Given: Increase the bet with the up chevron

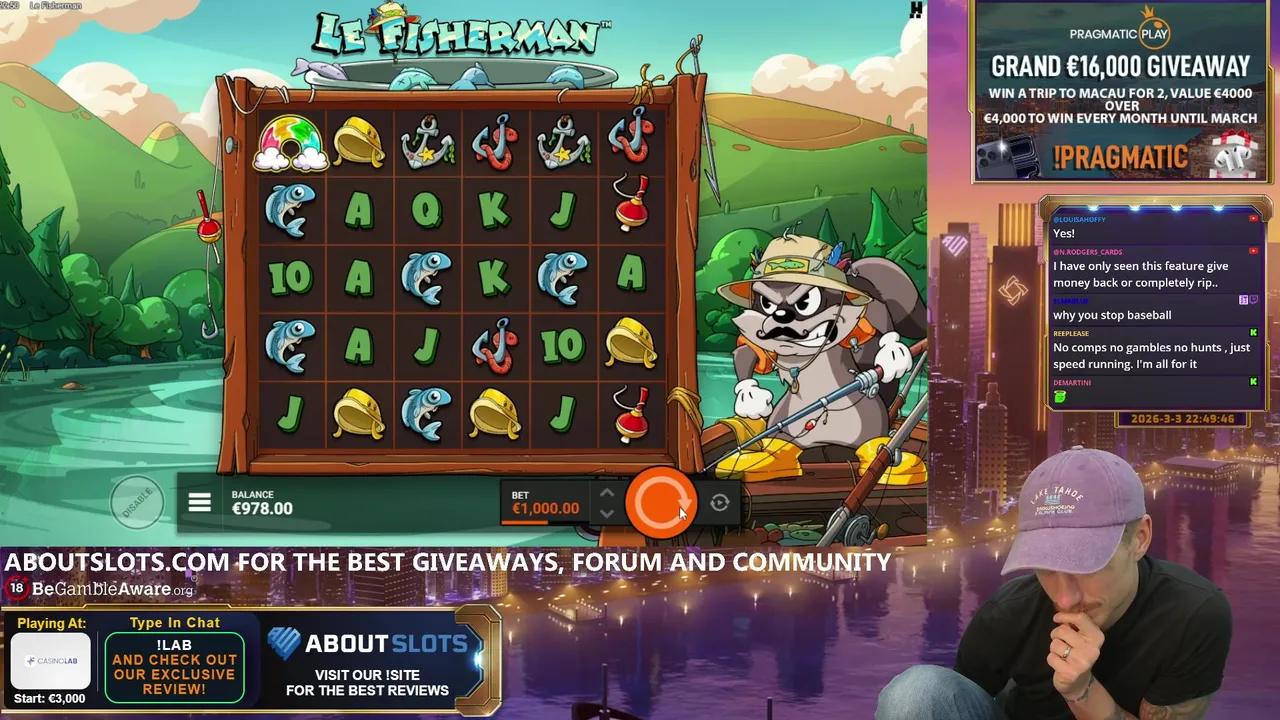Looking at the screenshot, I should tap(607, 492).
